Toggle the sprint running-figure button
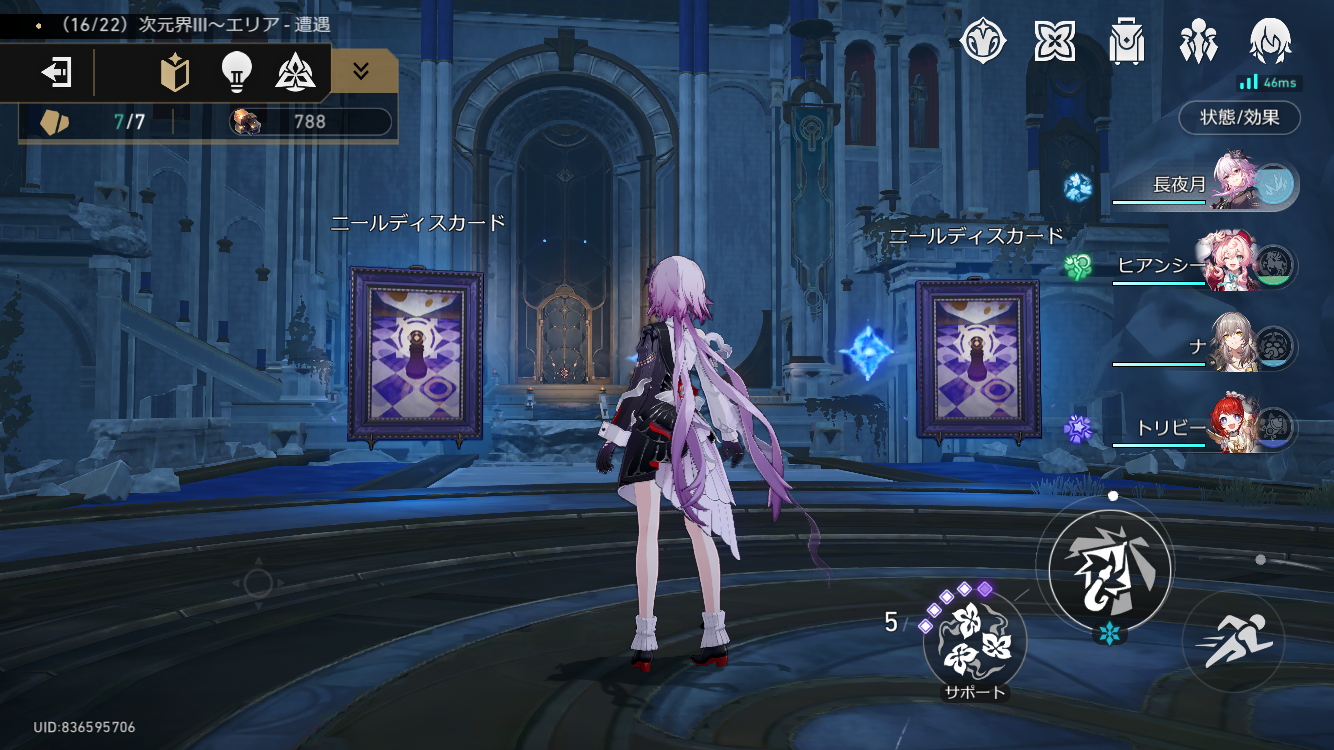 coord(1232,641)
